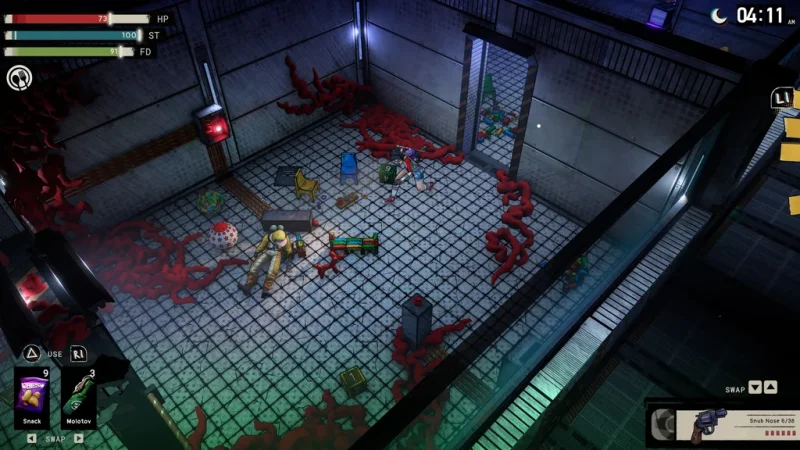Swap items with the left arrow
This screenshot has height=450, width=800.
pos(31,438)
